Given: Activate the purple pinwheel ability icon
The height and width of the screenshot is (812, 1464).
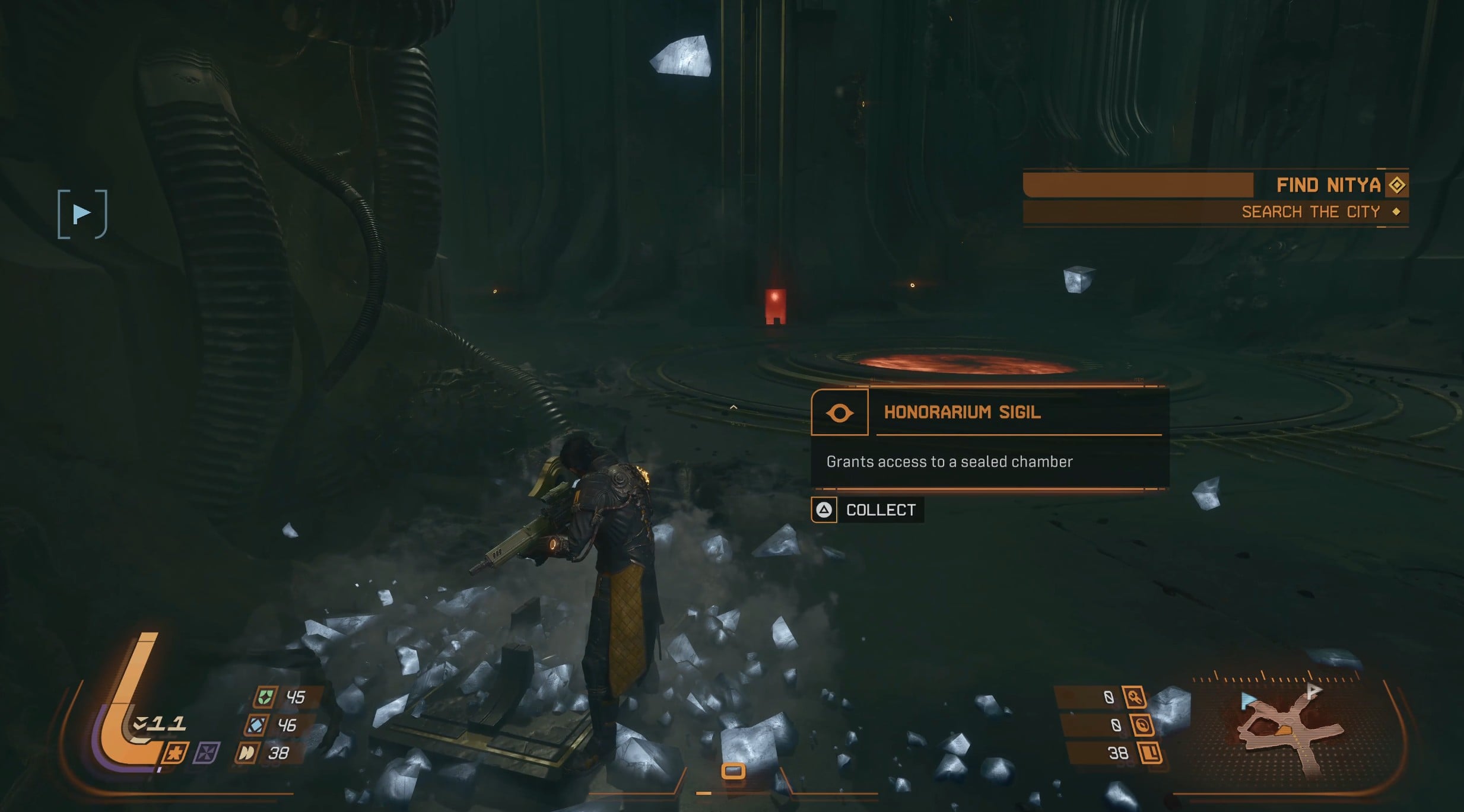Looking at the screenshot, I should click(x=207, y=753).
